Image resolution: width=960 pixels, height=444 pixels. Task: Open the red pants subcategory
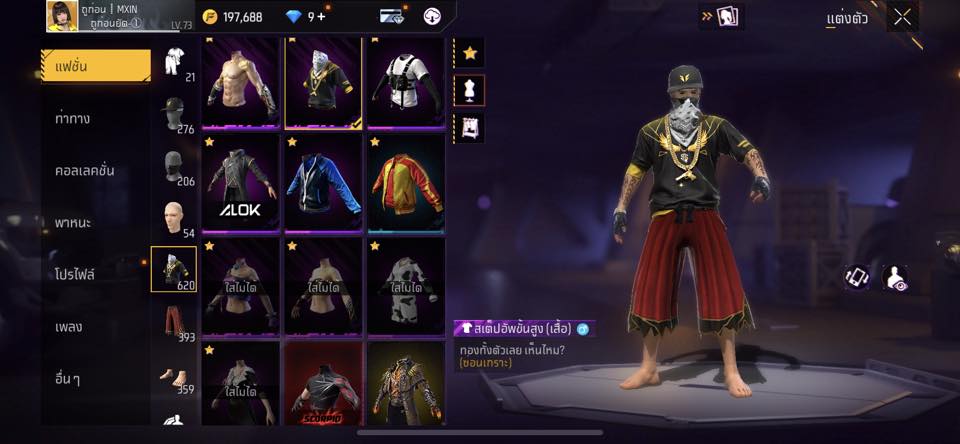click(x=174, y=322)
